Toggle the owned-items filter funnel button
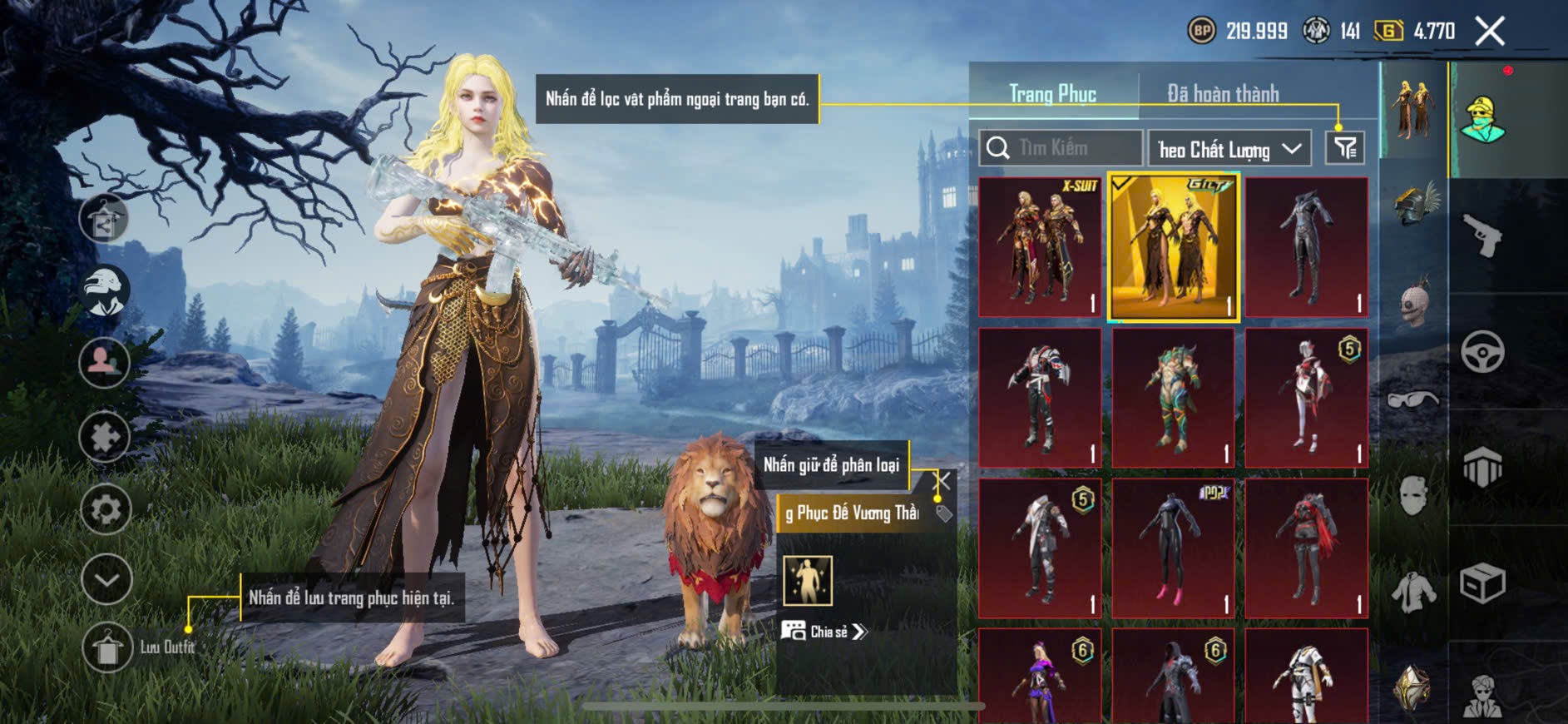The width and height of the screenshot is (1568, 724). pos(1344,149)
